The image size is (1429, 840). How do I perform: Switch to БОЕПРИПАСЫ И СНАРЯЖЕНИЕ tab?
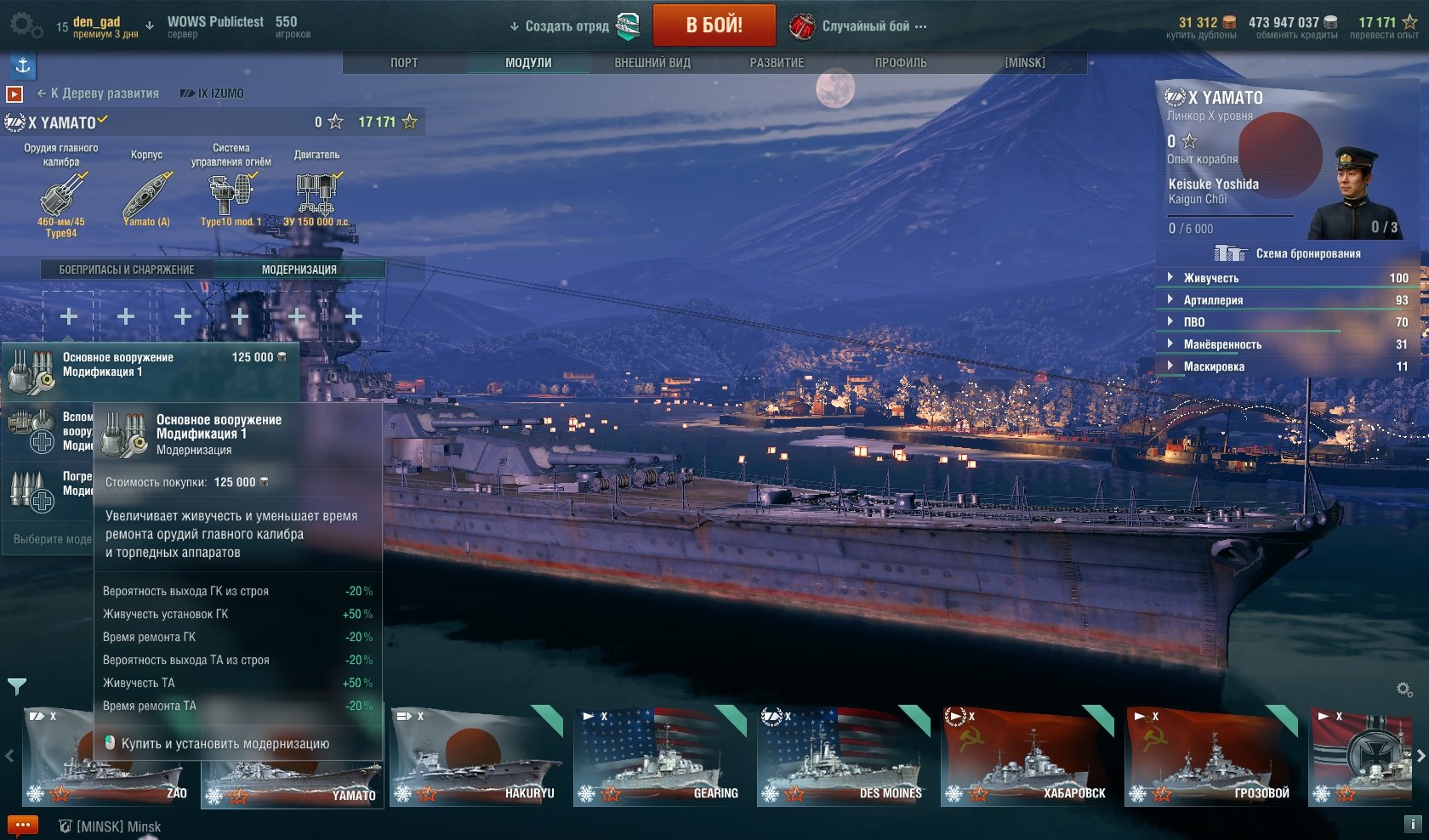pyautogui.click(x=127, y=270)
